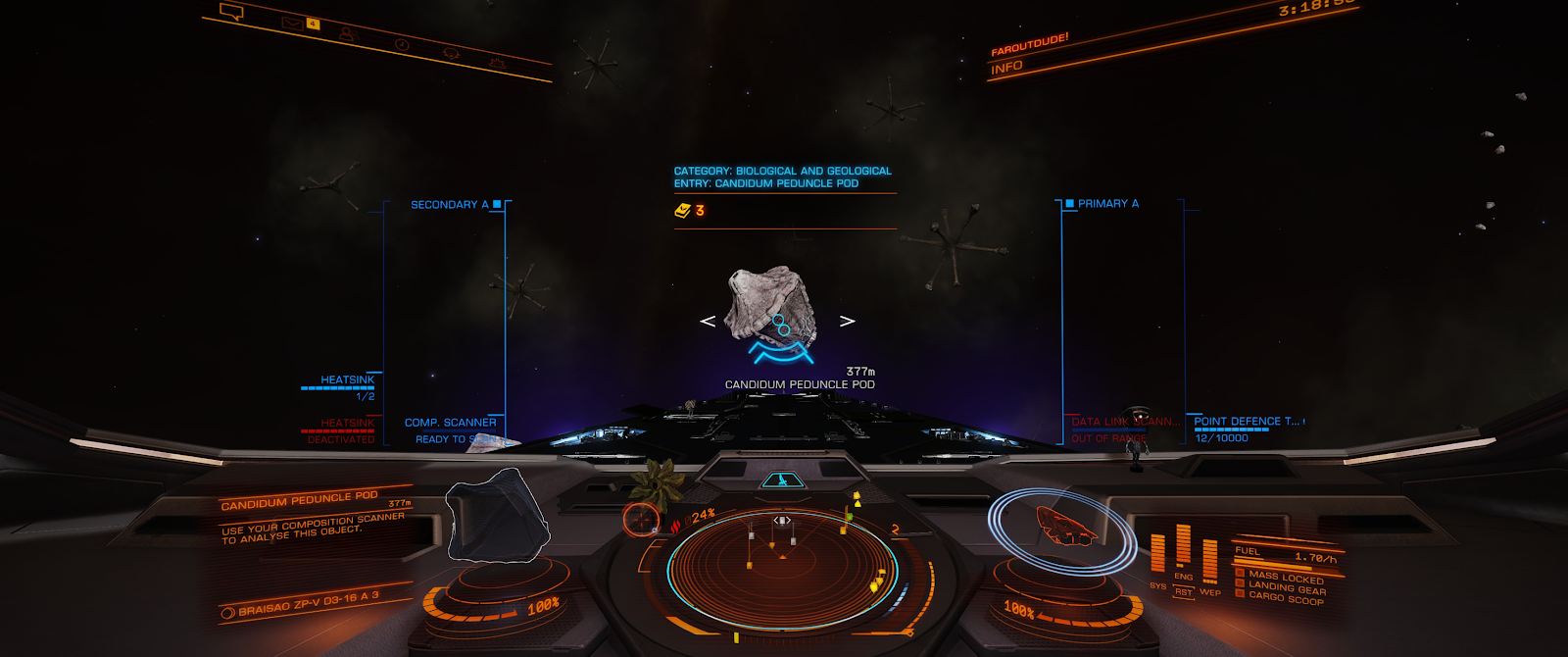Cycle to next target with right arrow

point(848,321)
